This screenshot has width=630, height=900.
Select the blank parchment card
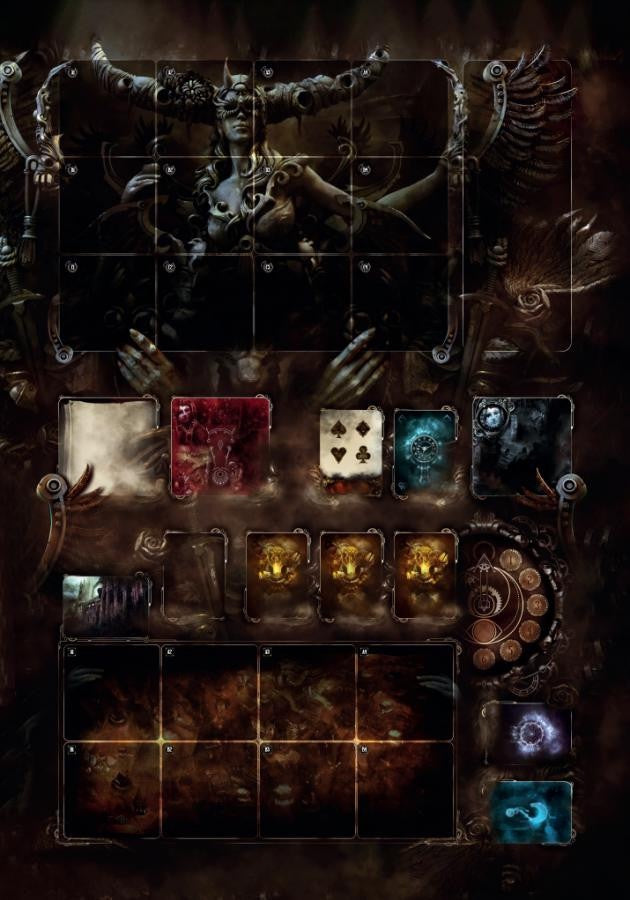point(110,447)
